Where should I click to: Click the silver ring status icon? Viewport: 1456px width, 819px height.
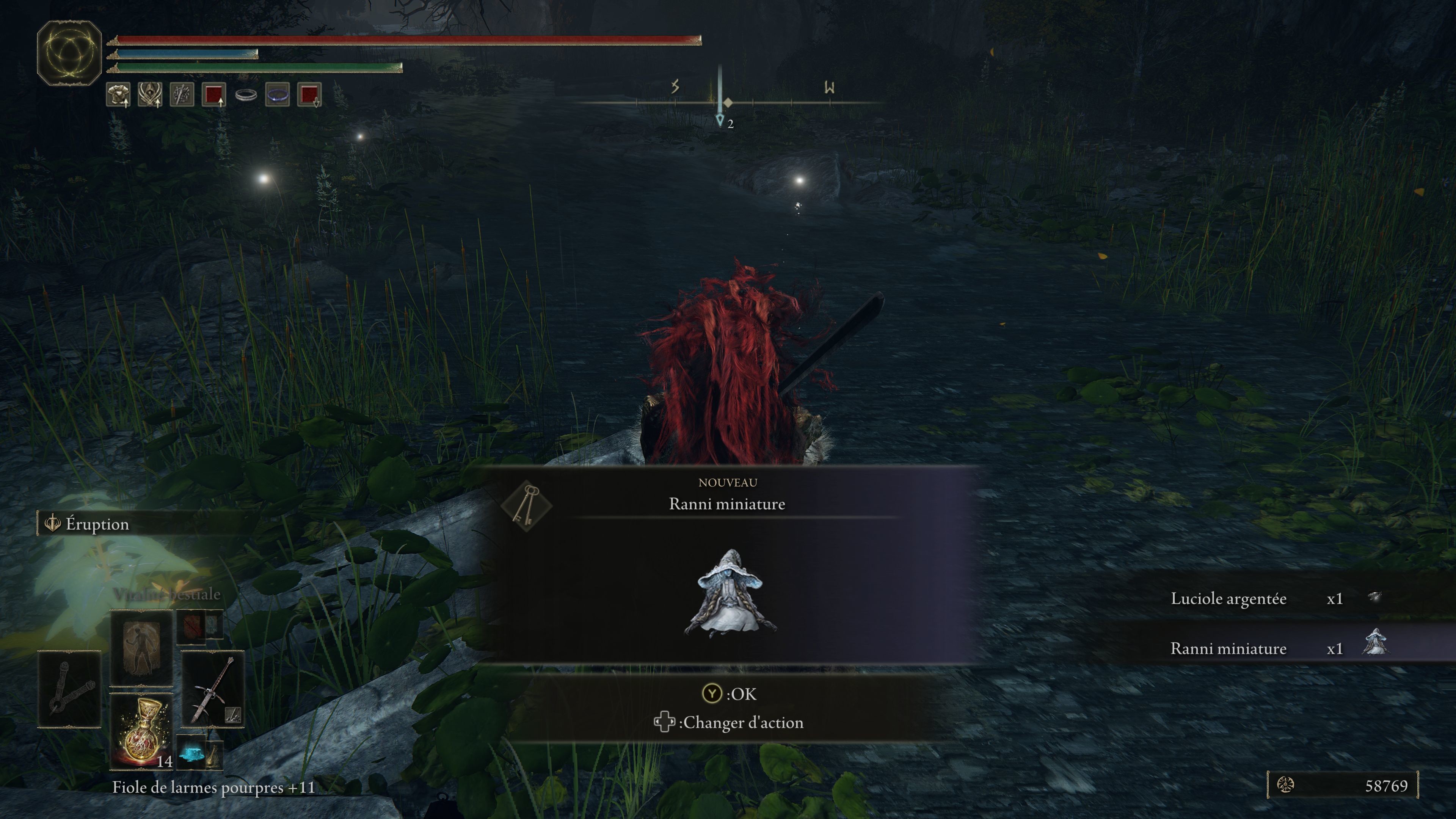[x=246, y=94]
